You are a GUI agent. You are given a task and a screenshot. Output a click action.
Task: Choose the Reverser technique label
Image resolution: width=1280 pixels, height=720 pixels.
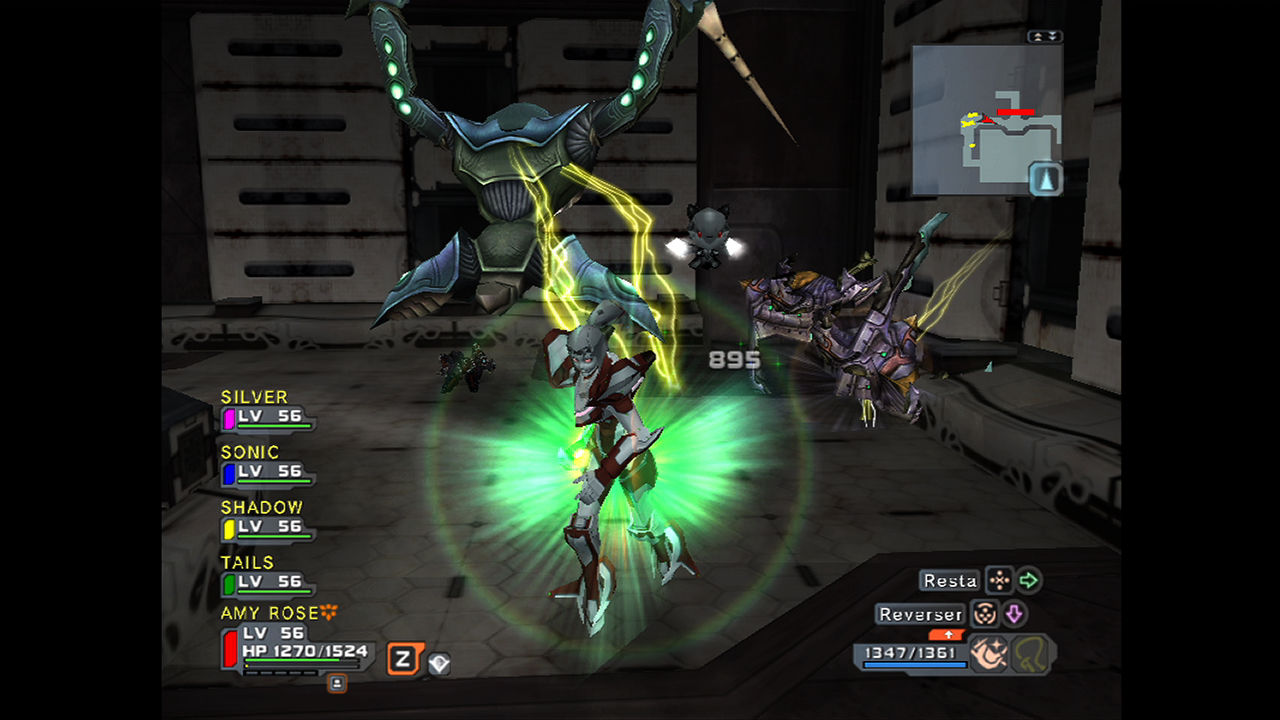pos(920,614)
